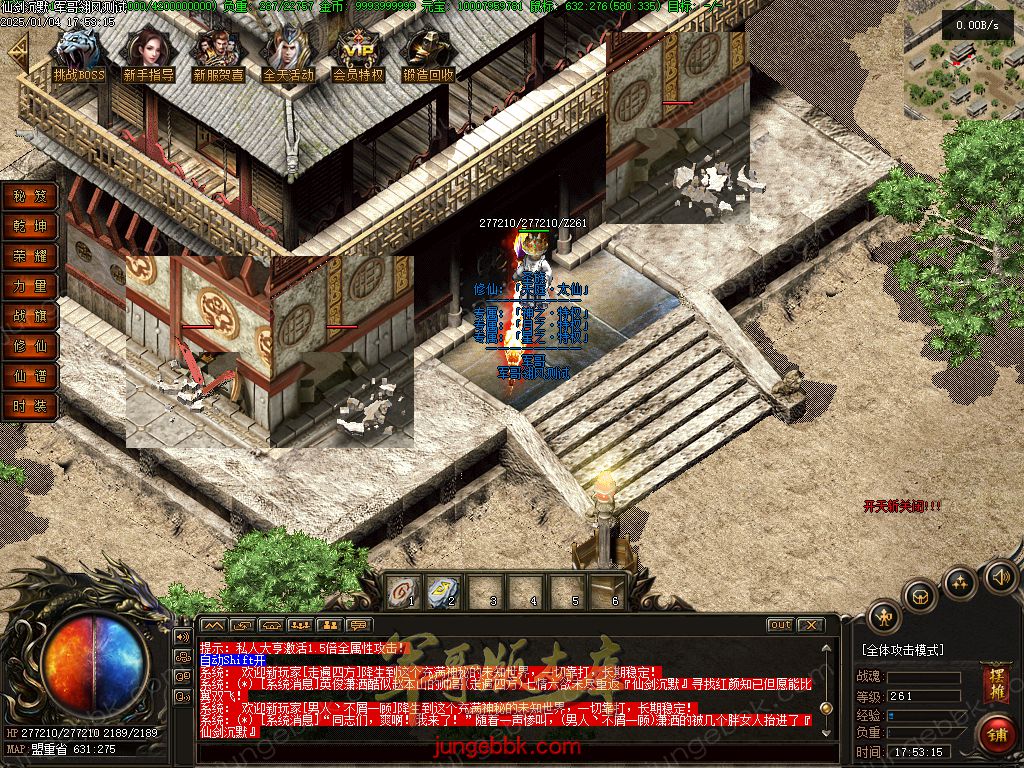Show 会员特权 VIP privileges
This screenshot has height=768, width=1024.
(358, 55)
